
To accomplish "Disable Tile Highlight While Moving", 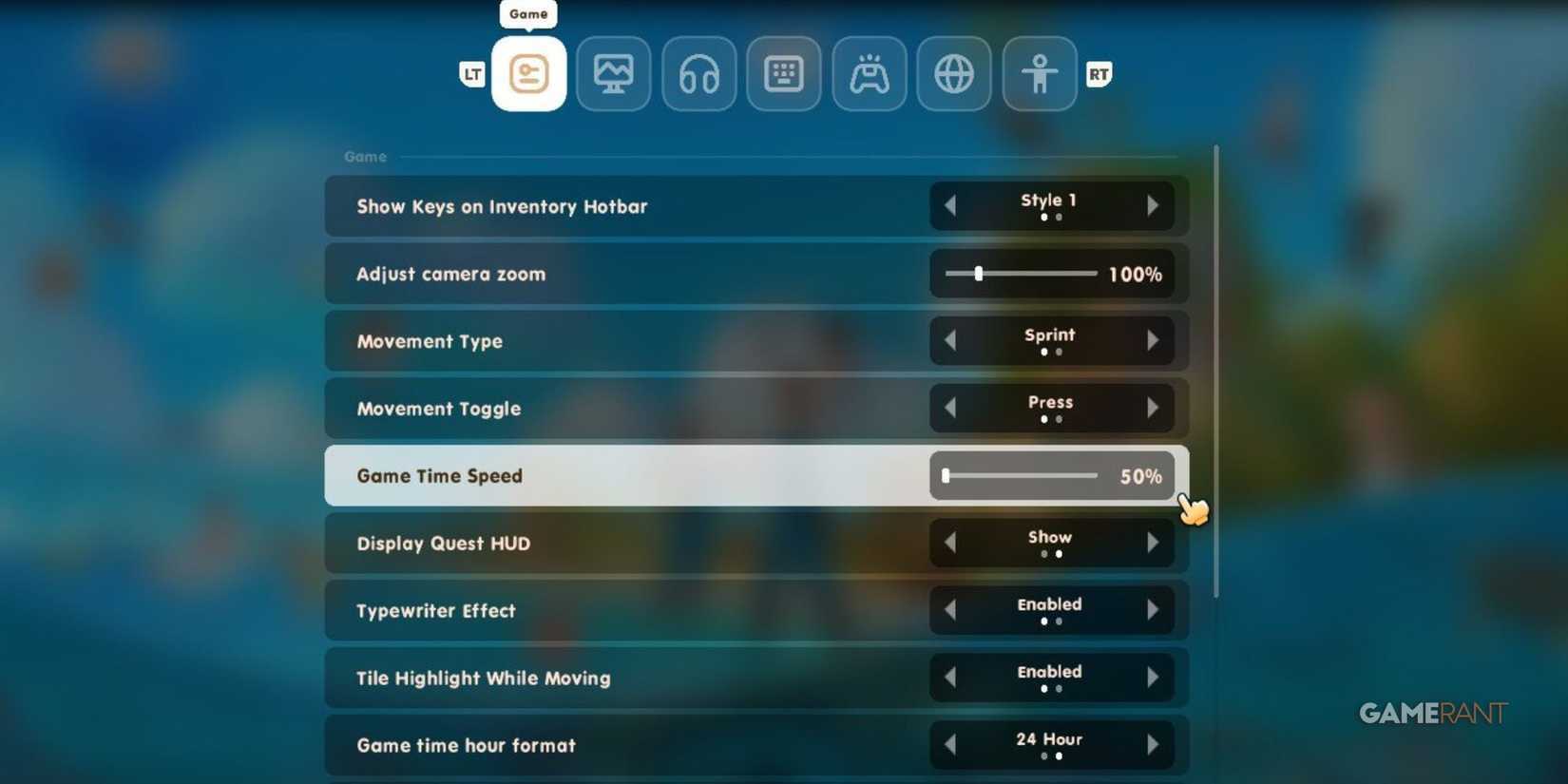I will 1155,678.
